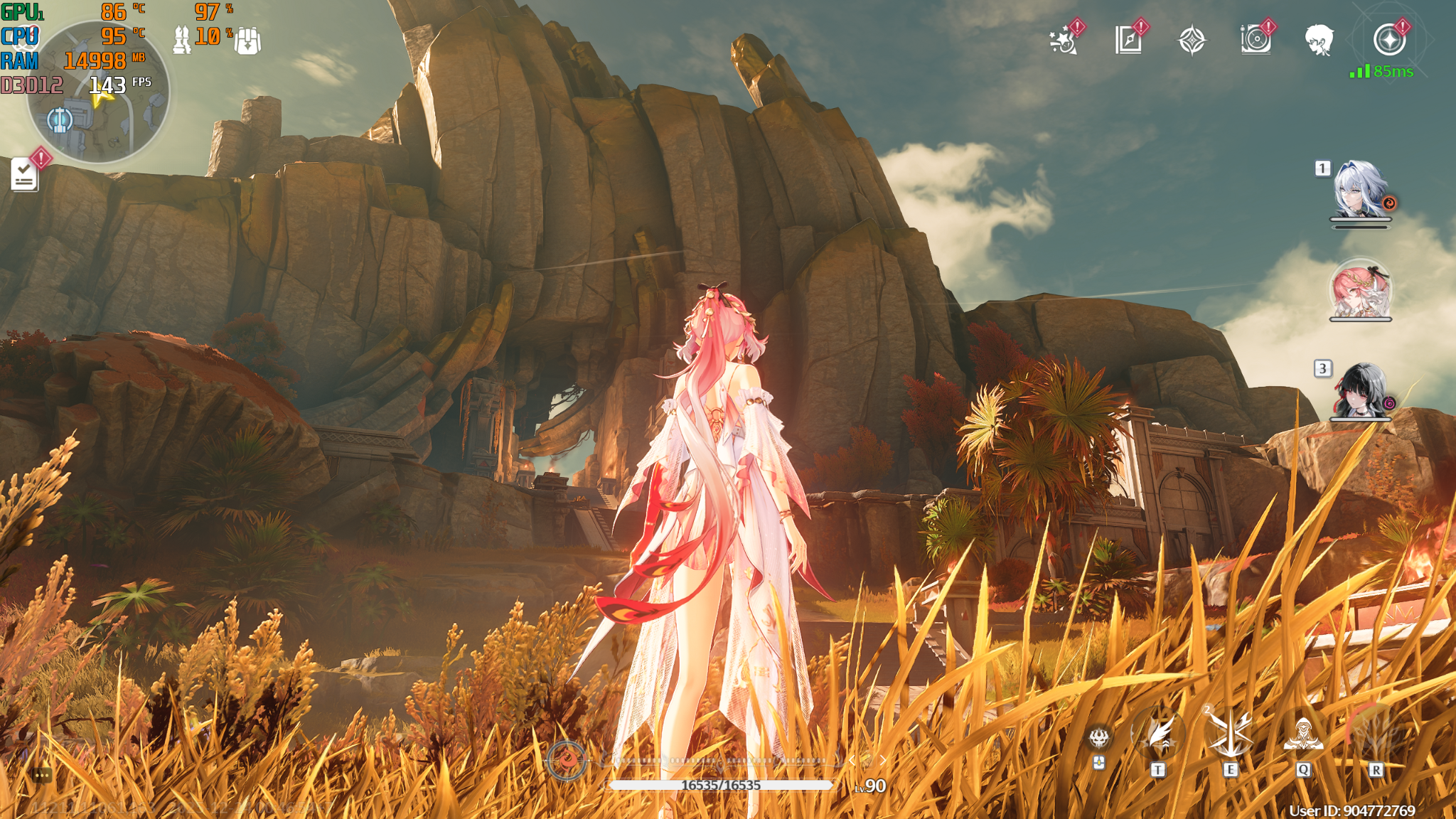The width and height of the screenshot is (1456, 819).
Task: Open the turntable disc icon
Action: pyautogui.click(x=1256, y=41)
